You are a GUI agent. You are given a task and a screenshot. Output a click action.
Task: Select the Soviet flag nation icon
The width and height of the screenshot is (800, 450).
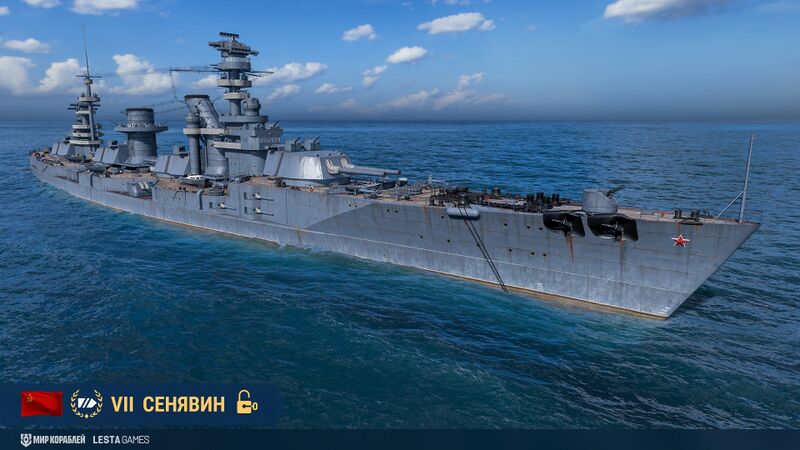click(42, 404)
